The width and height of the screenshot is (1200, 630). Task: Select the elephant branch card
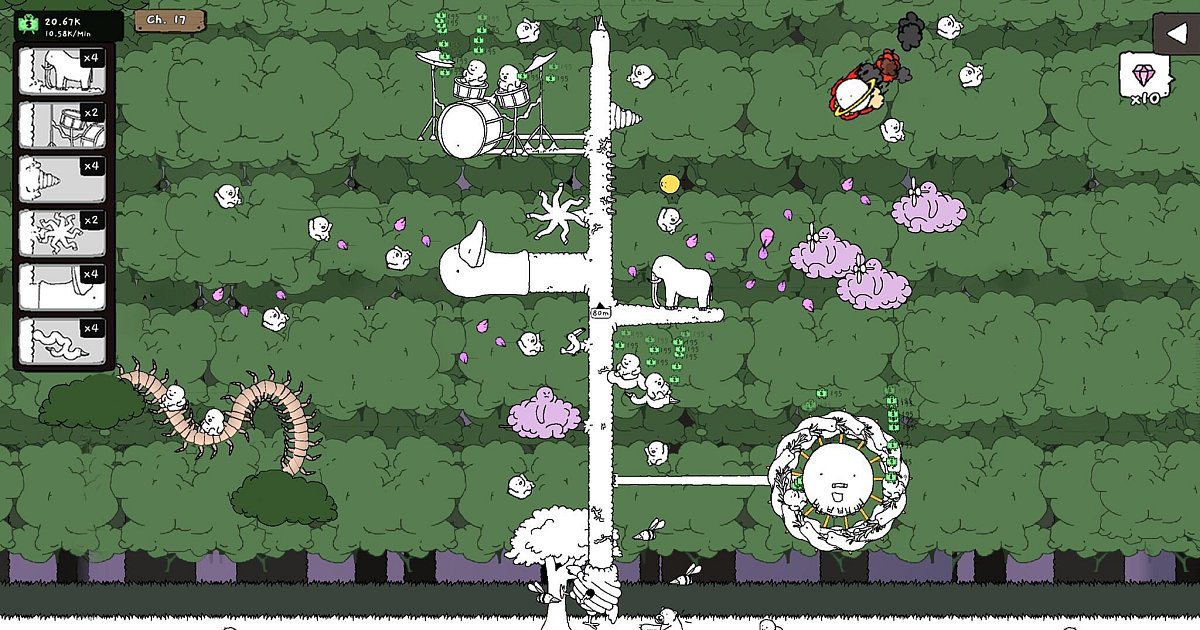tap(62, 72)
